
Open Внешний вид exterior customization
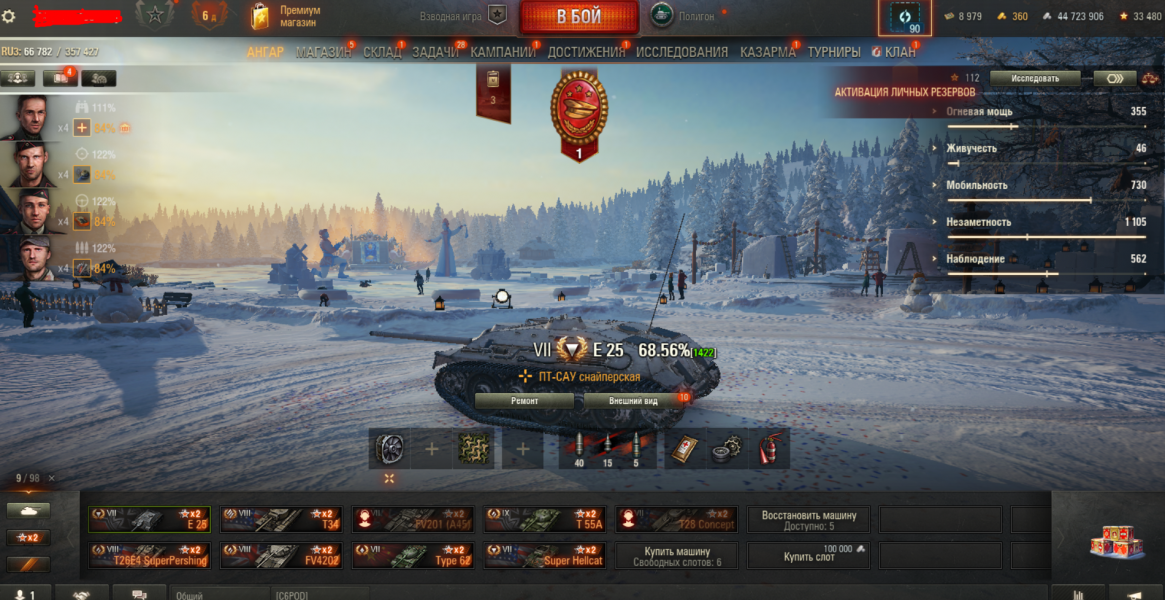point(634,401)
